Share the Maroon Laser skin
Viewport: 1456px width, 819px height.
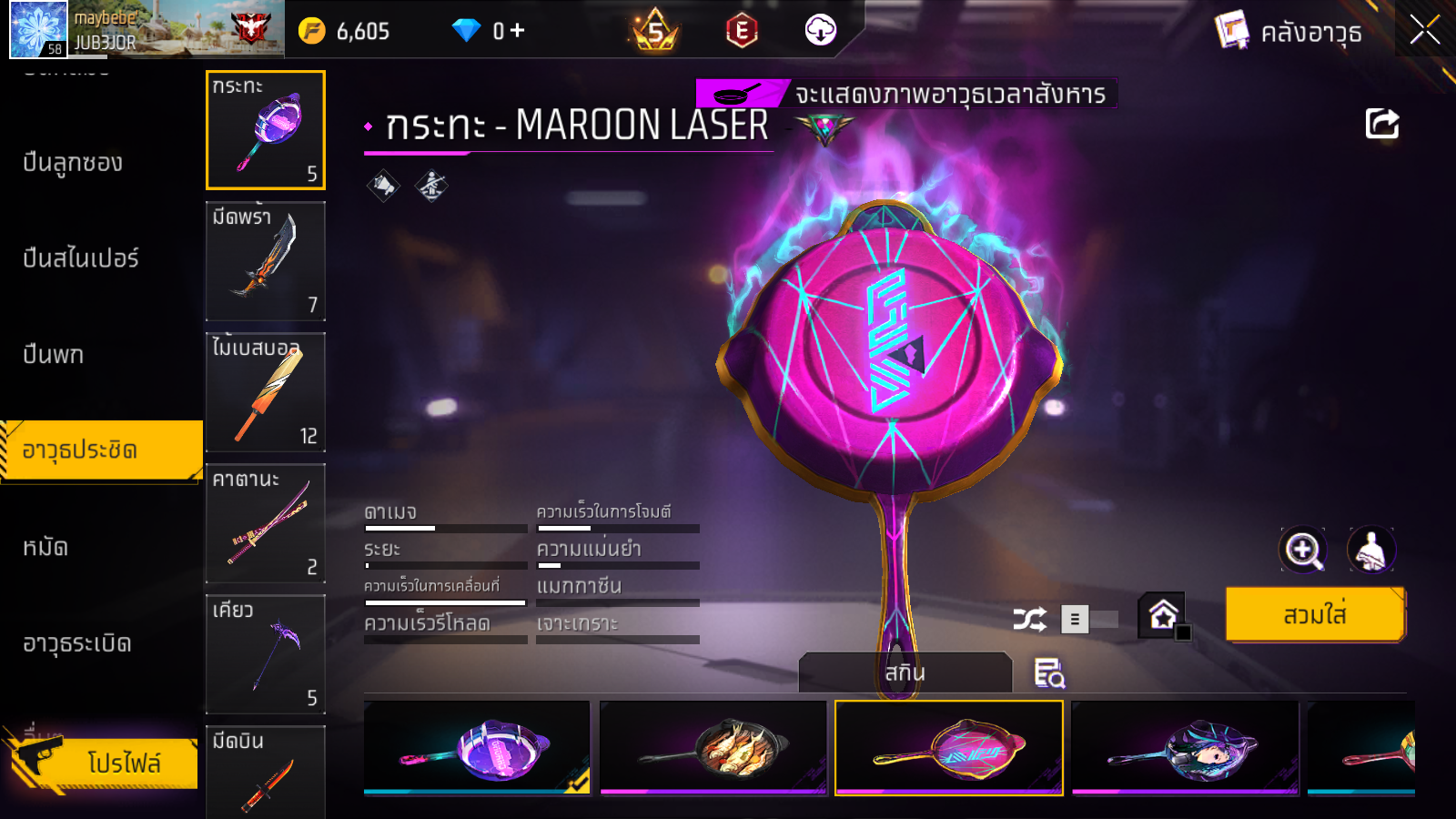click(x=1381, y=124)
